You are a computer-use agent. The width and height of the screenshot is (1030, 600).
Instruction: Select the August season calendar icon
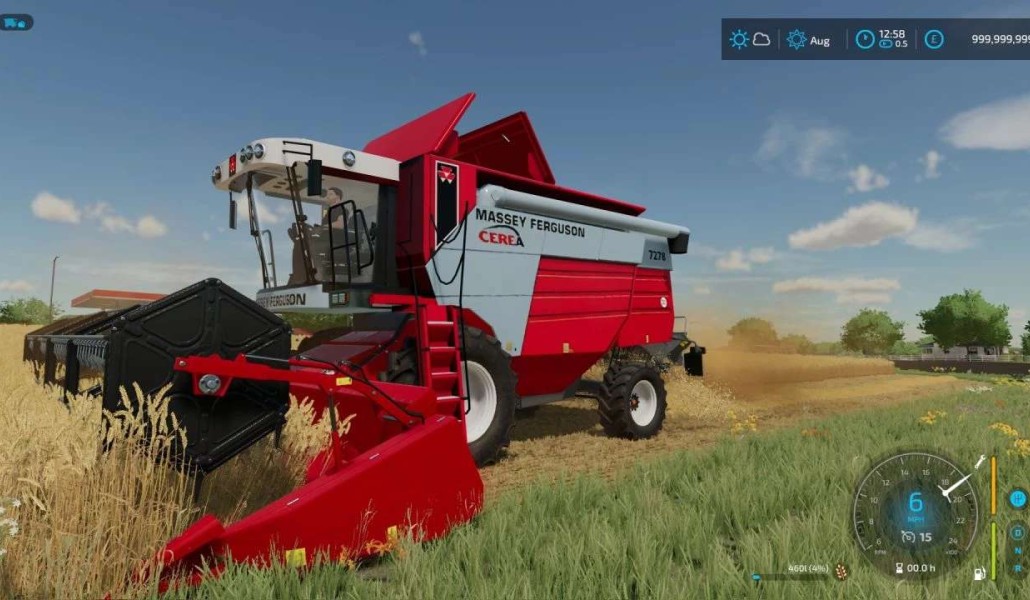(x=796, y=40)
